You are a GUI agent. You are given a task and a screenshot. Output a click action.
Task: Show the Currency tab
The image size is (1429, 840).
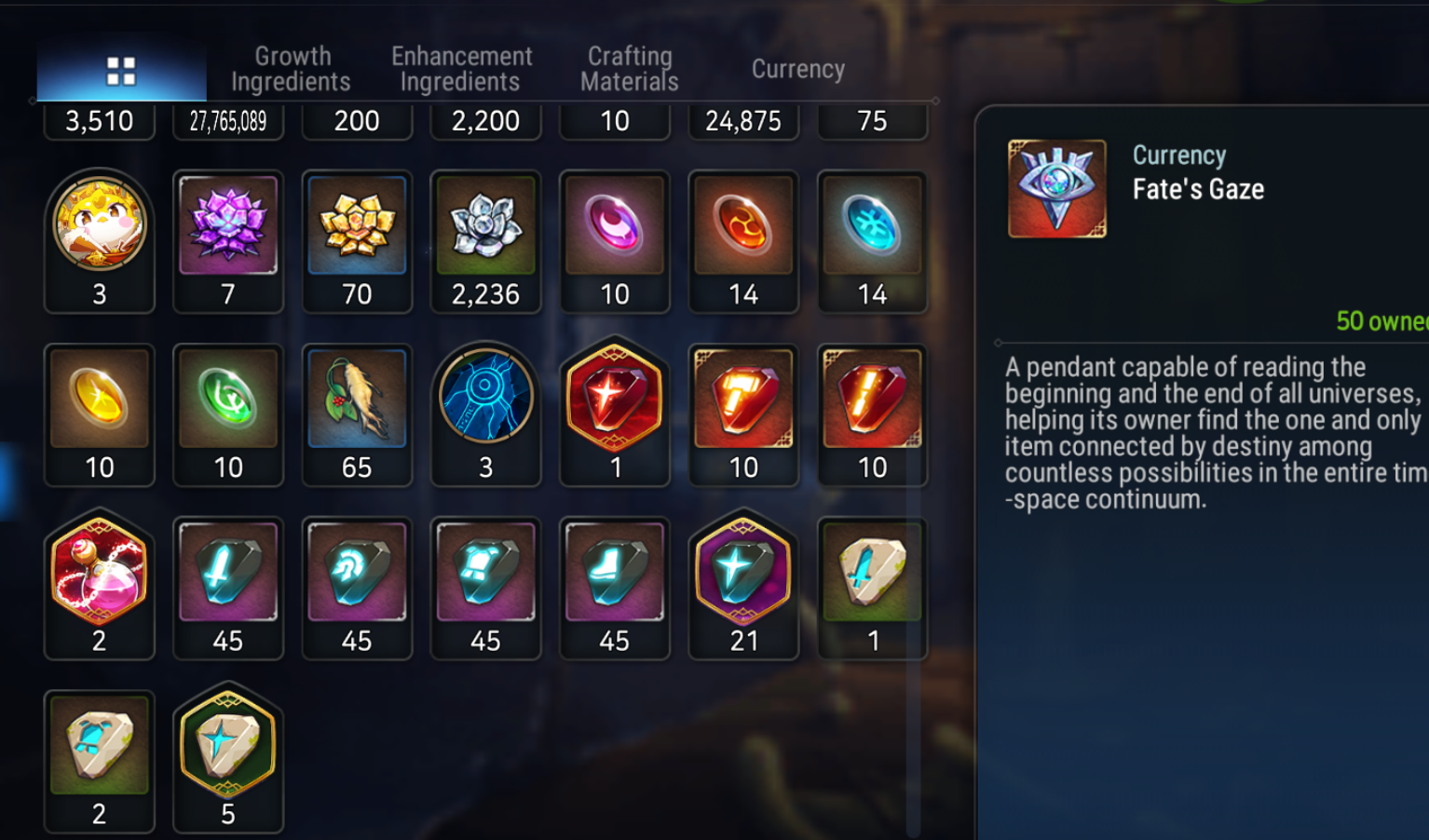[x=797, y=69]
